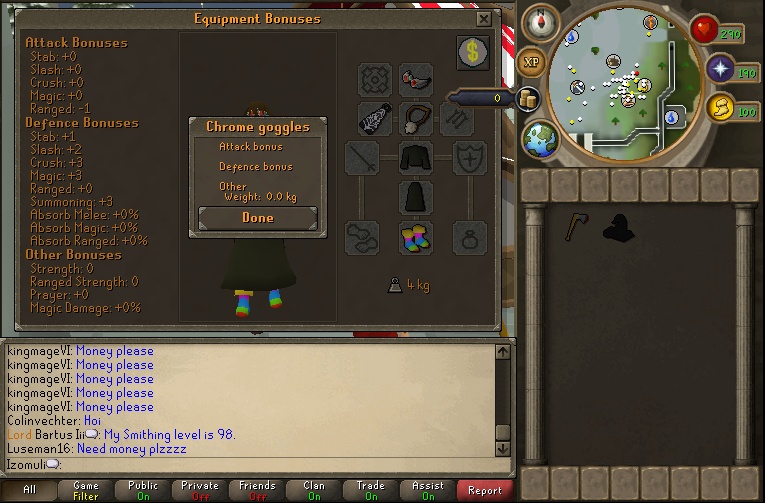Open the red Report button
This screenshot has width=765, height=503.
[485, 490]
